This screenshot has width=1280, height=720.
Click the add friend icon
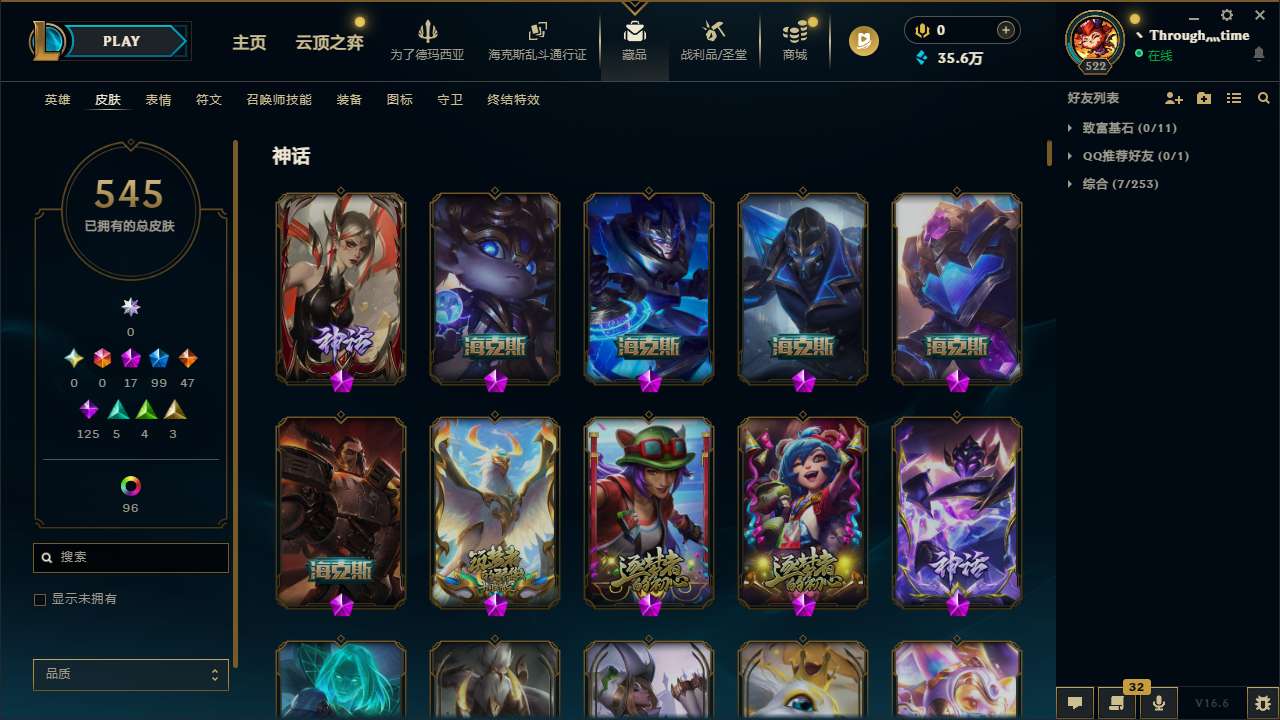(x=1174, y=98)
